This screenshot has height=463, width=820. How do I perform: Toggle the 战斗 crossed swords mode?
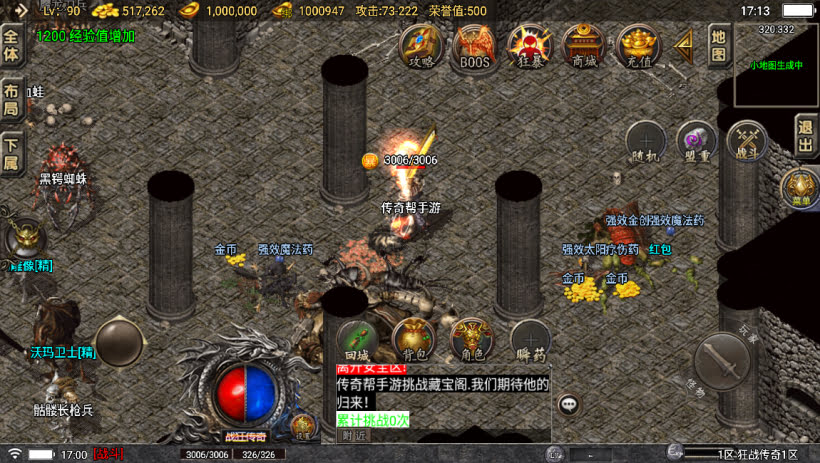pos(746,140)
